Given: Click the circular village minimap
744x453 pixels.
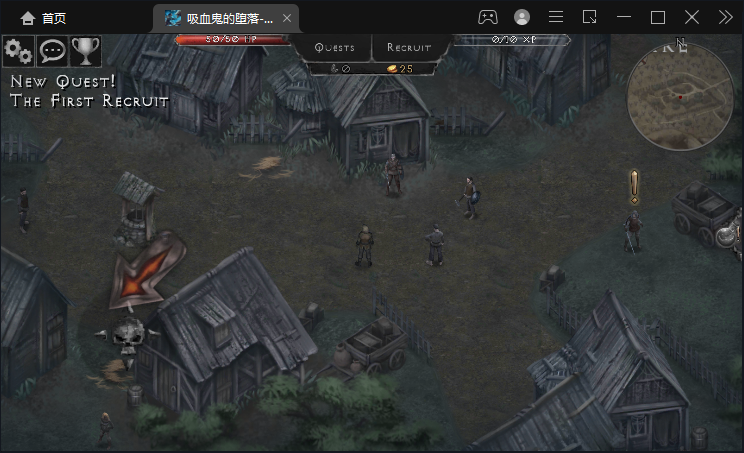Looking at the screenshot, I should (x=673, y=95).
